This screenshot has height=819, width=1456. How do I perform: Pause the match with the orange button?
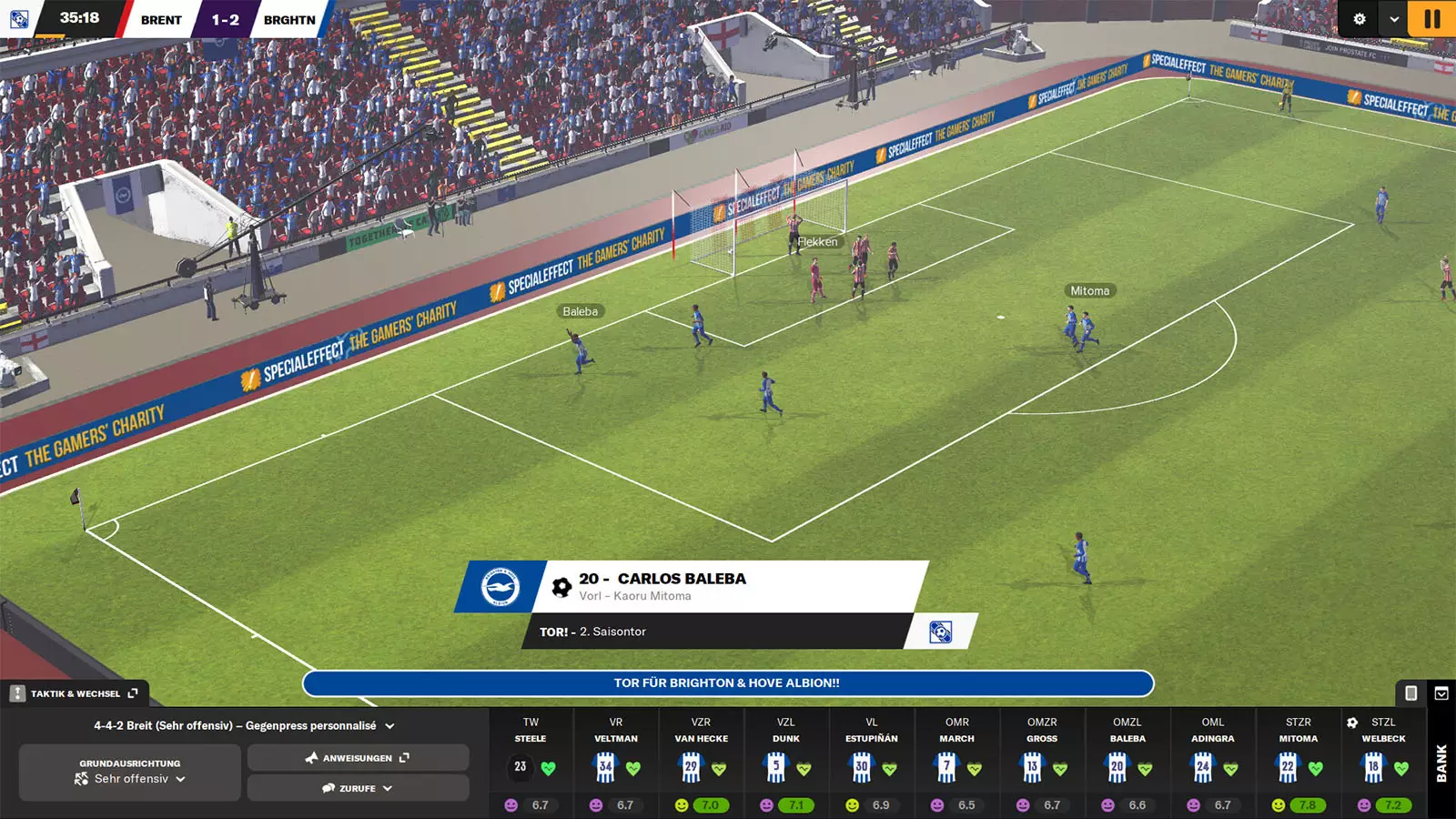pos(1431,18)
